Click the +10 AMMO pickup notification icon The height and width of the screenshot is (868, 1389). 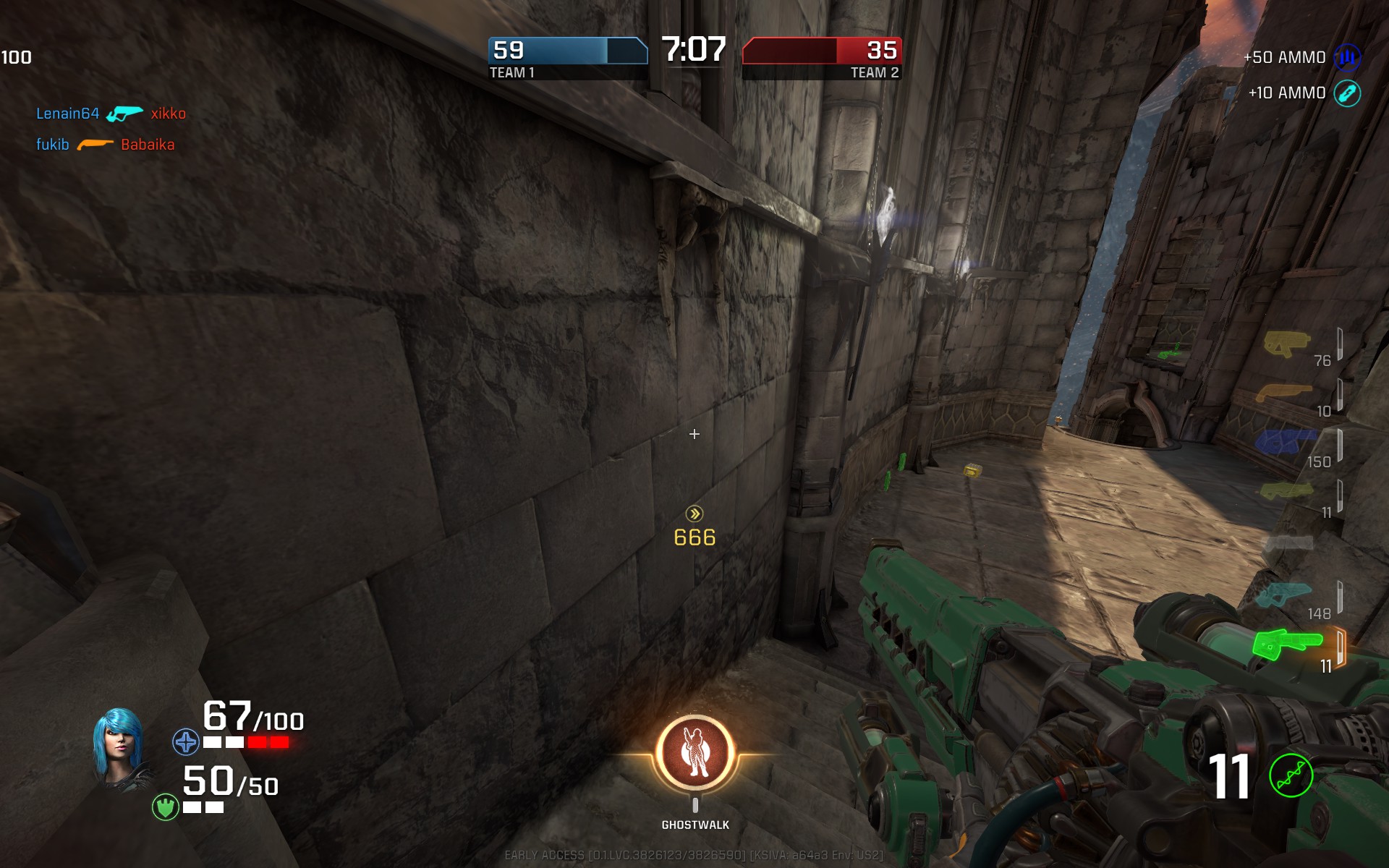pyautogui.click(x=1347, y=93)
